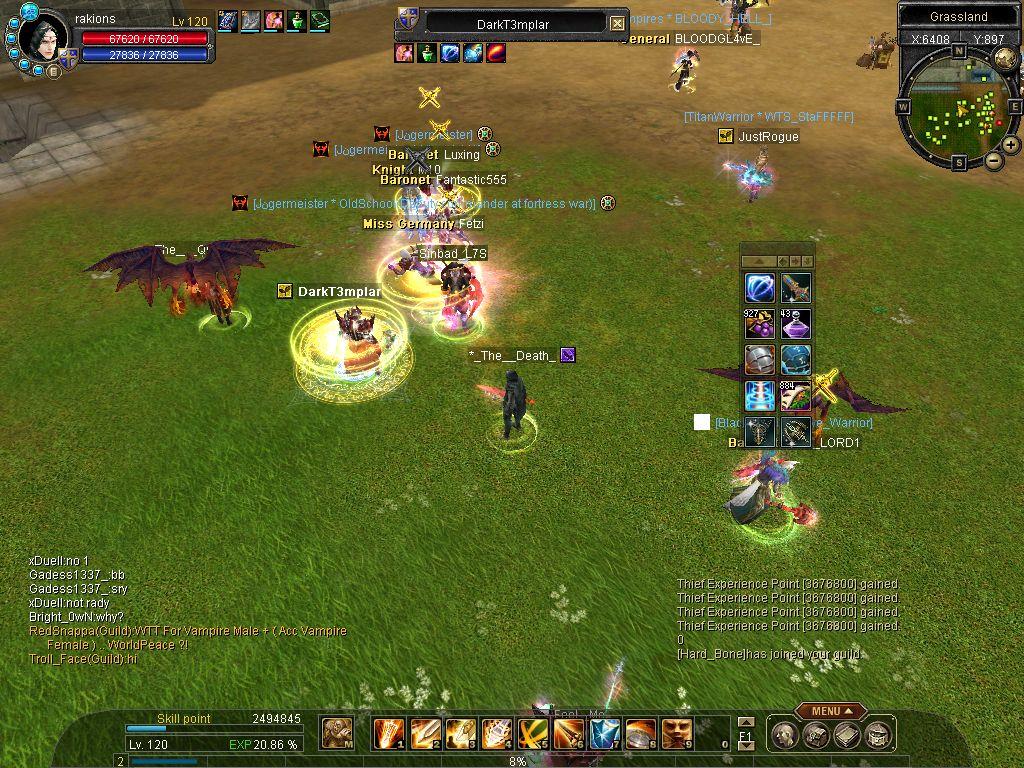This screenshot has width=1024, height=768.
Task: Activate the steel helmet skill icon
Action: [760, 360]
